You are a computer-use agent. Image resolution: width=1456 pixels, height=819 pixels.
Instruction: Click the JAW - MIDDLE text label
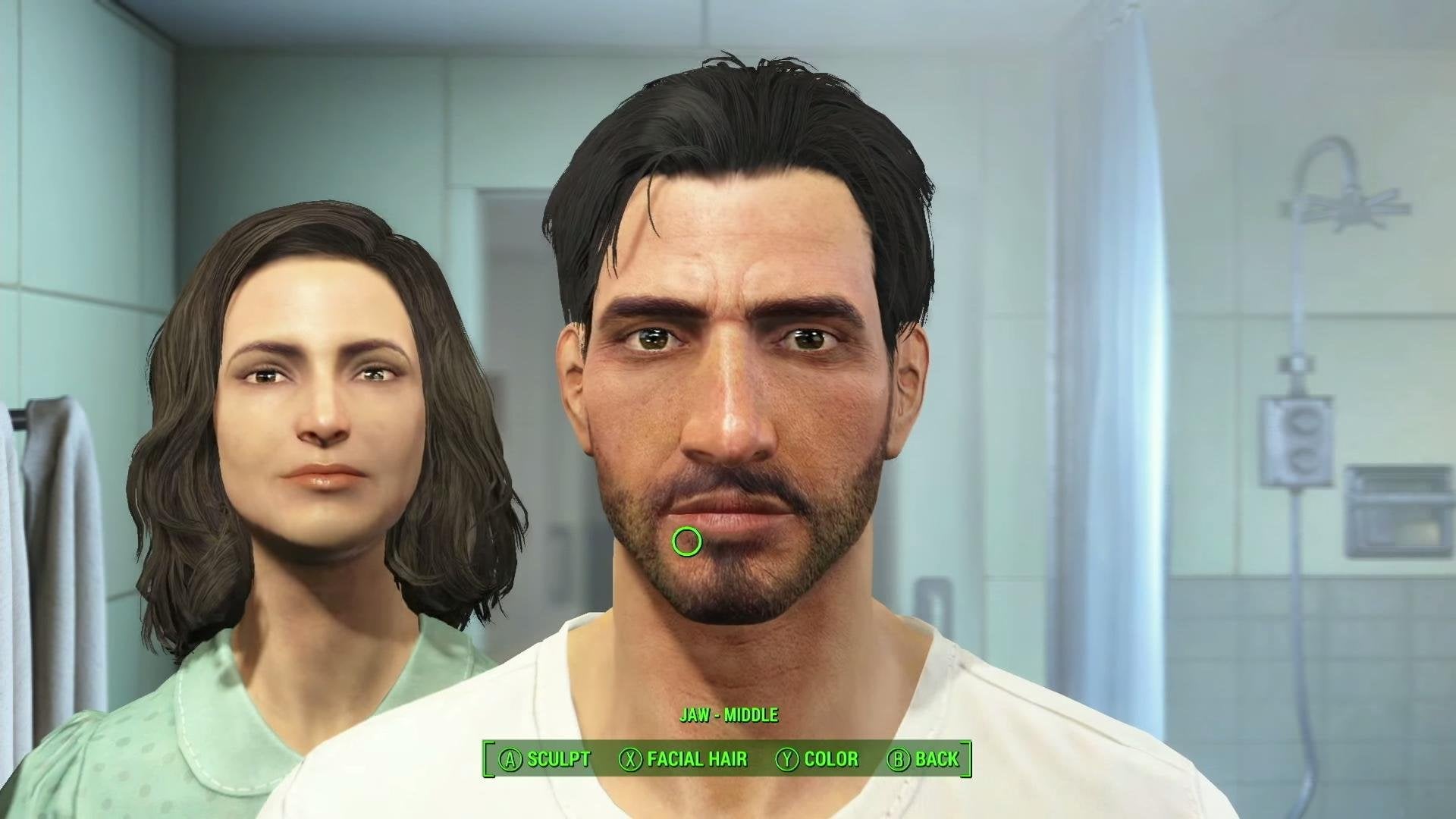click(x=730, y=714)
